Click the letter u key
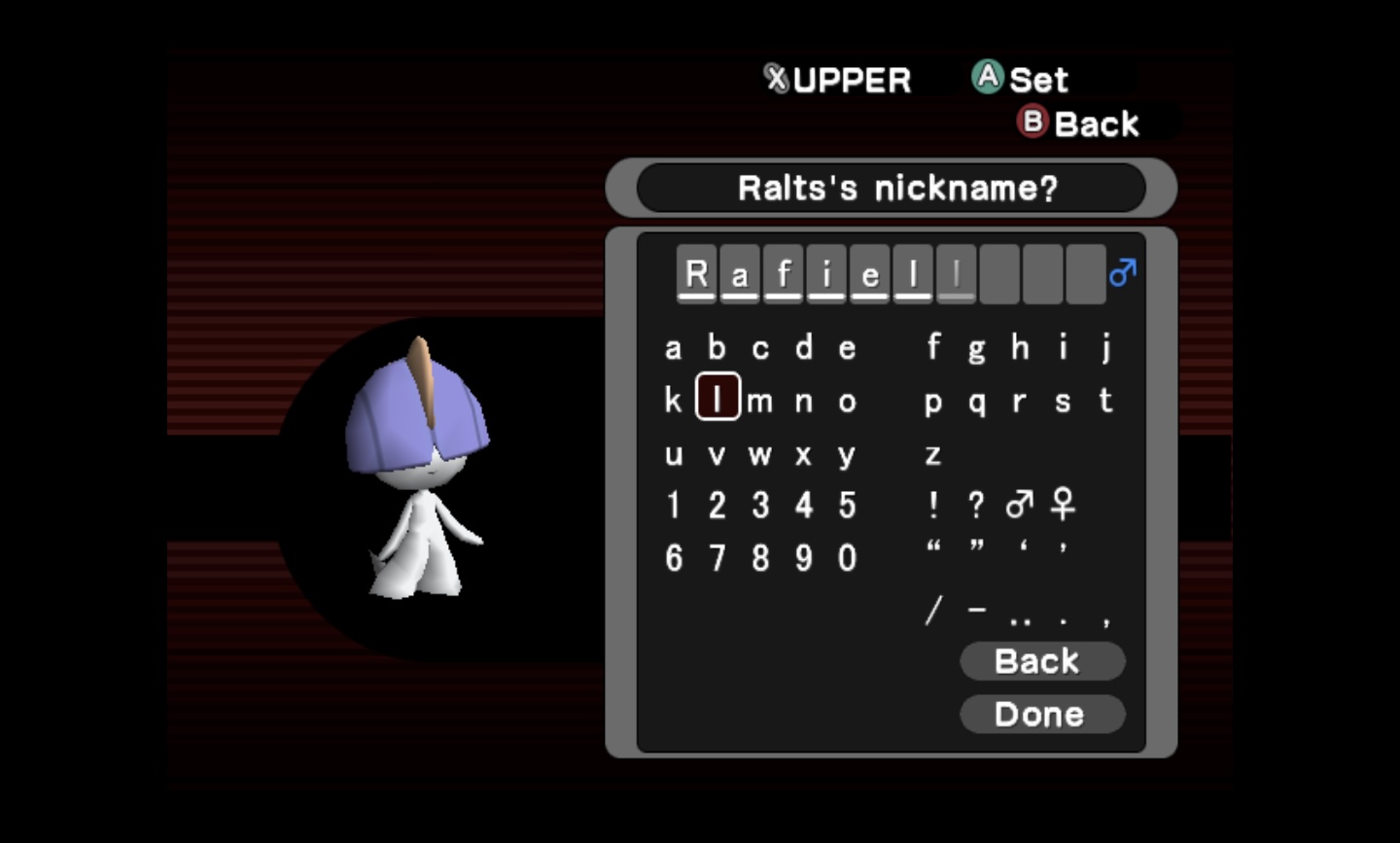Screen dimensions: 1400x843 click(x=673, y=454)
